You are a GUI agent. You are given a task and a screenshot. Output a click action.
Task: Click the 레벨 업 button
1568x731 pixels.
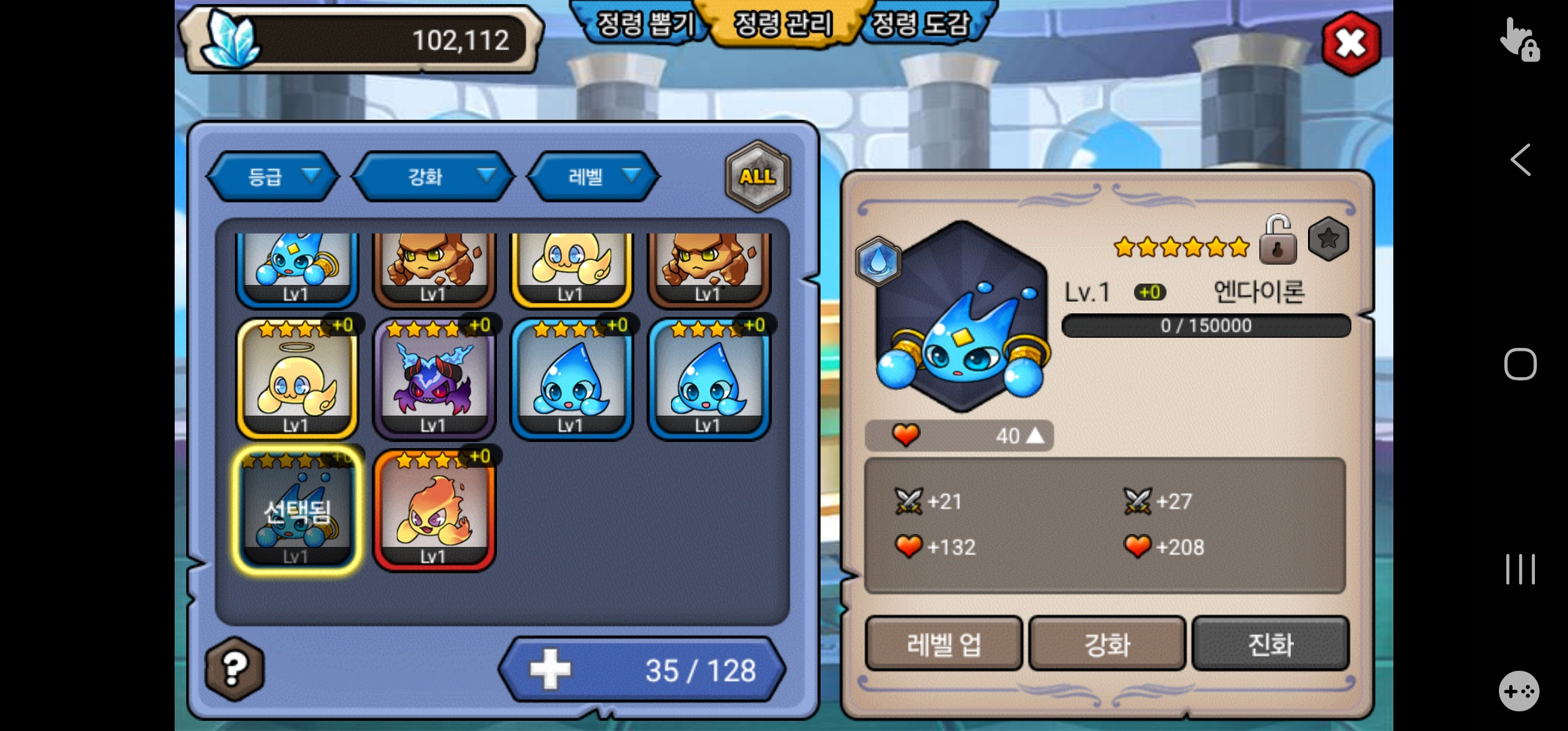[944, 644]
